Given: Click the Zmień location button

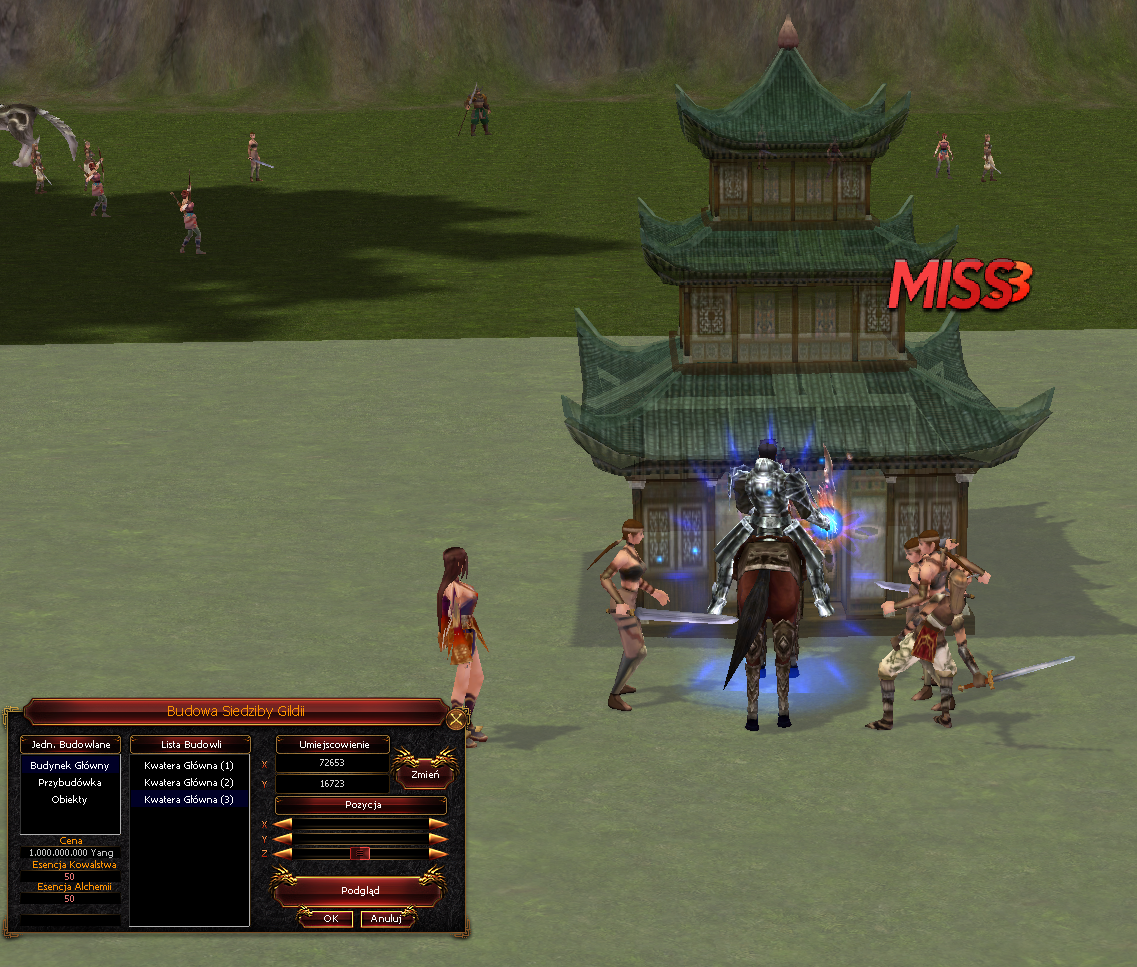Looking at the screenshot, I should pyautogui.click(x=425, y=774).
